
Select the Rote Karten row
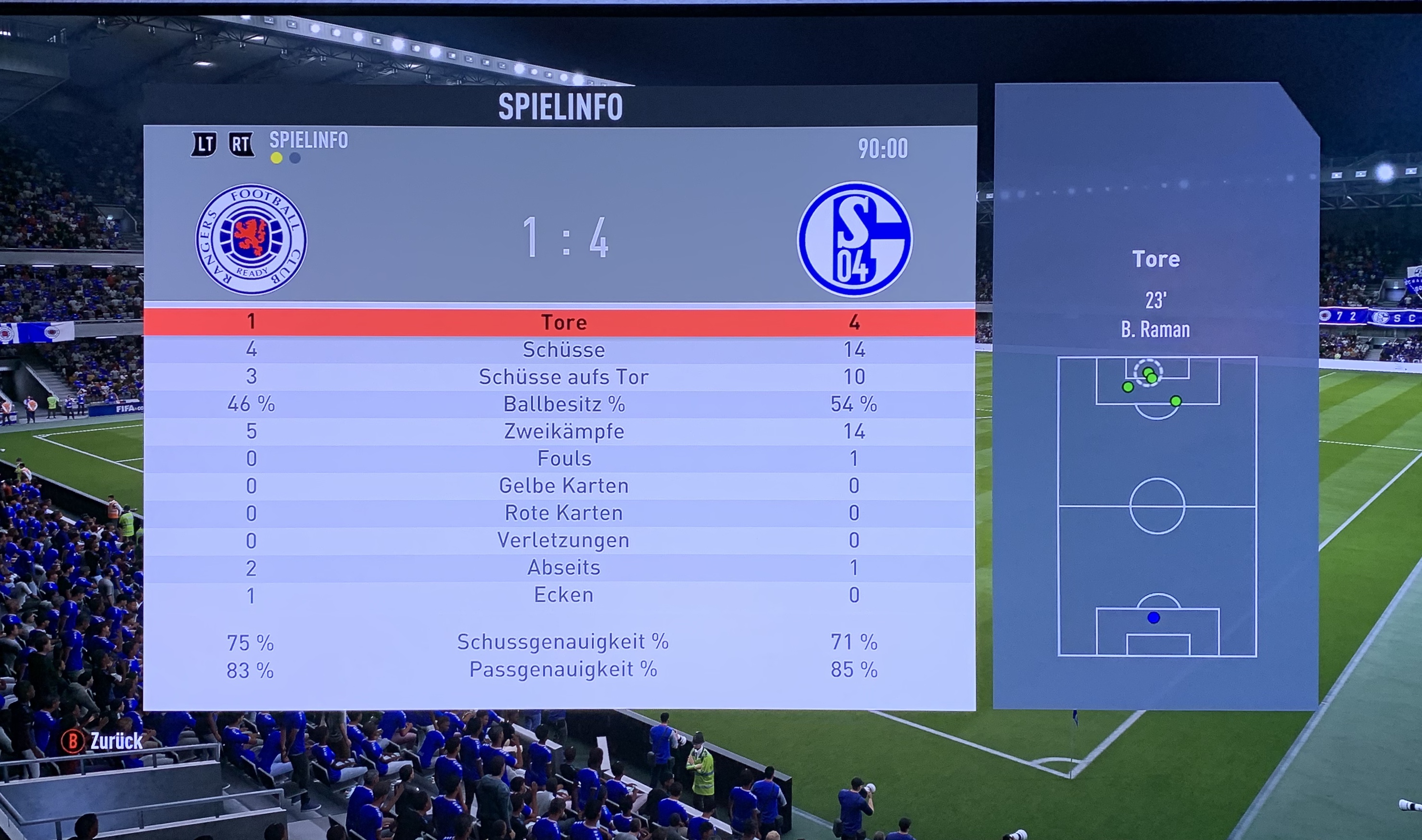click(x=563, y=513)
